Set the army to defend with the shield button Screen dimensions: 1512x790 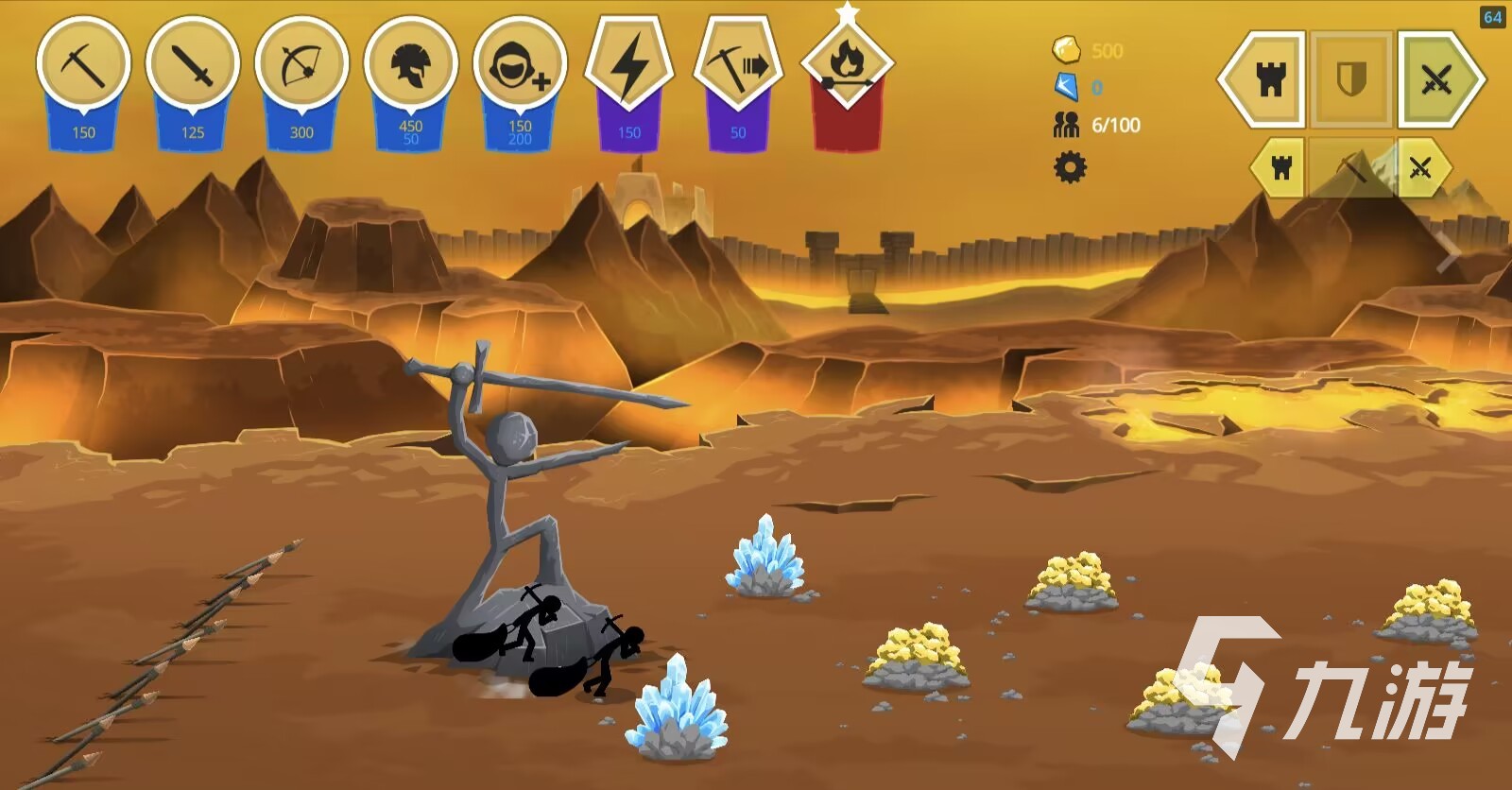1351,79
